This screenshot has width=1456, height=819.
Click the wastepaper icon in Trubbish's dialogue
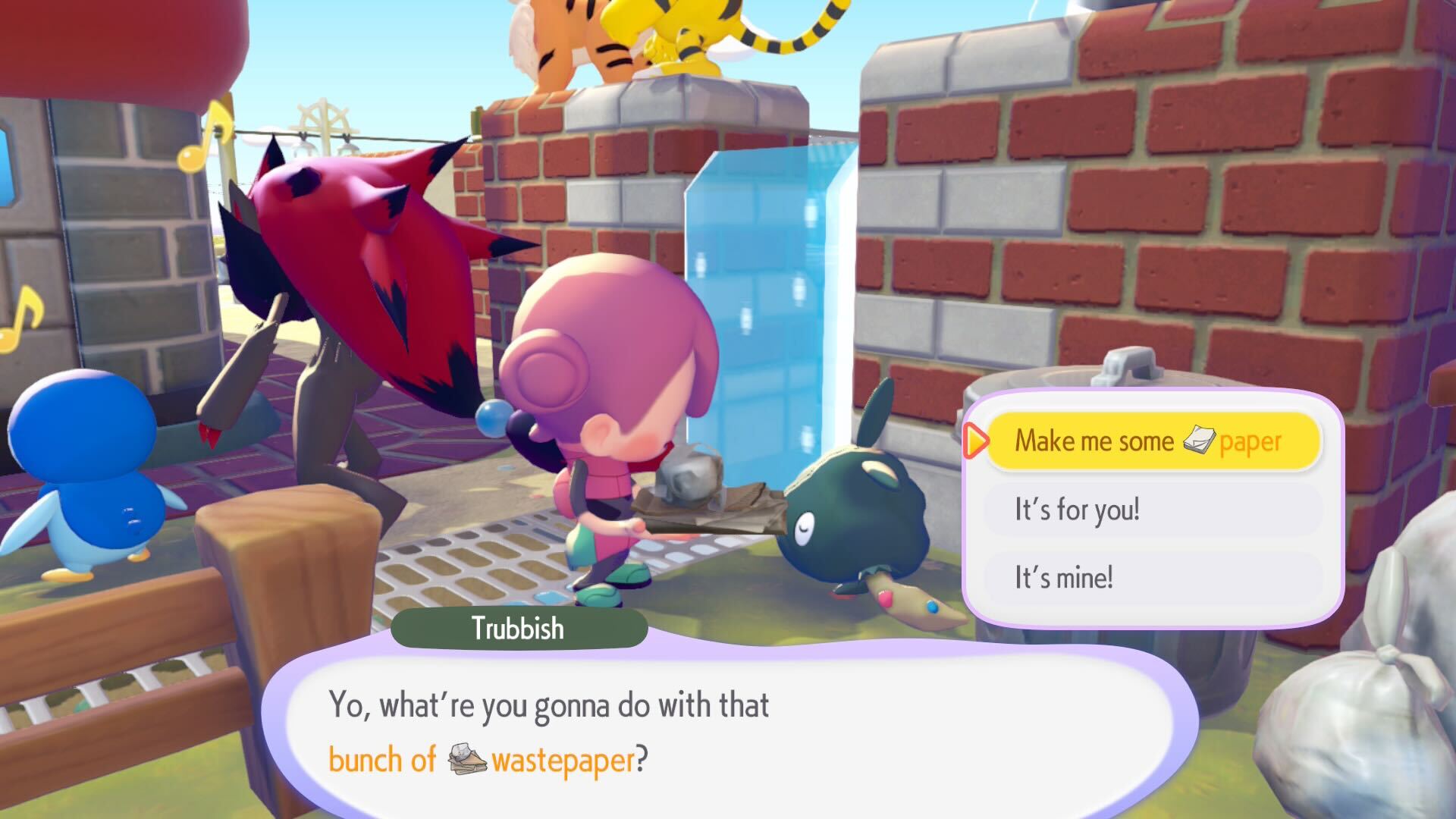468,758
